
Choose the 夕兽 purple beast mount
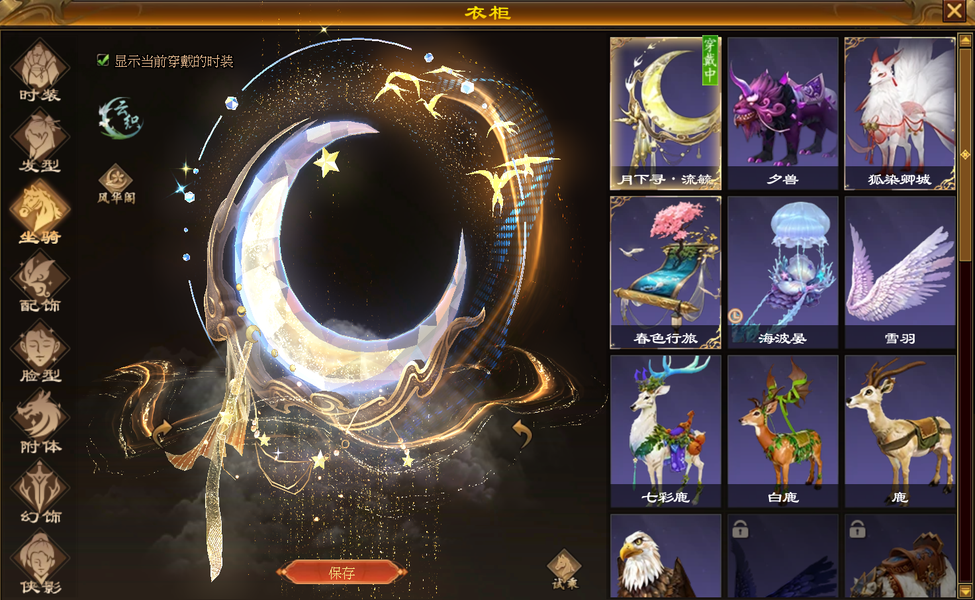coord(782,113)
